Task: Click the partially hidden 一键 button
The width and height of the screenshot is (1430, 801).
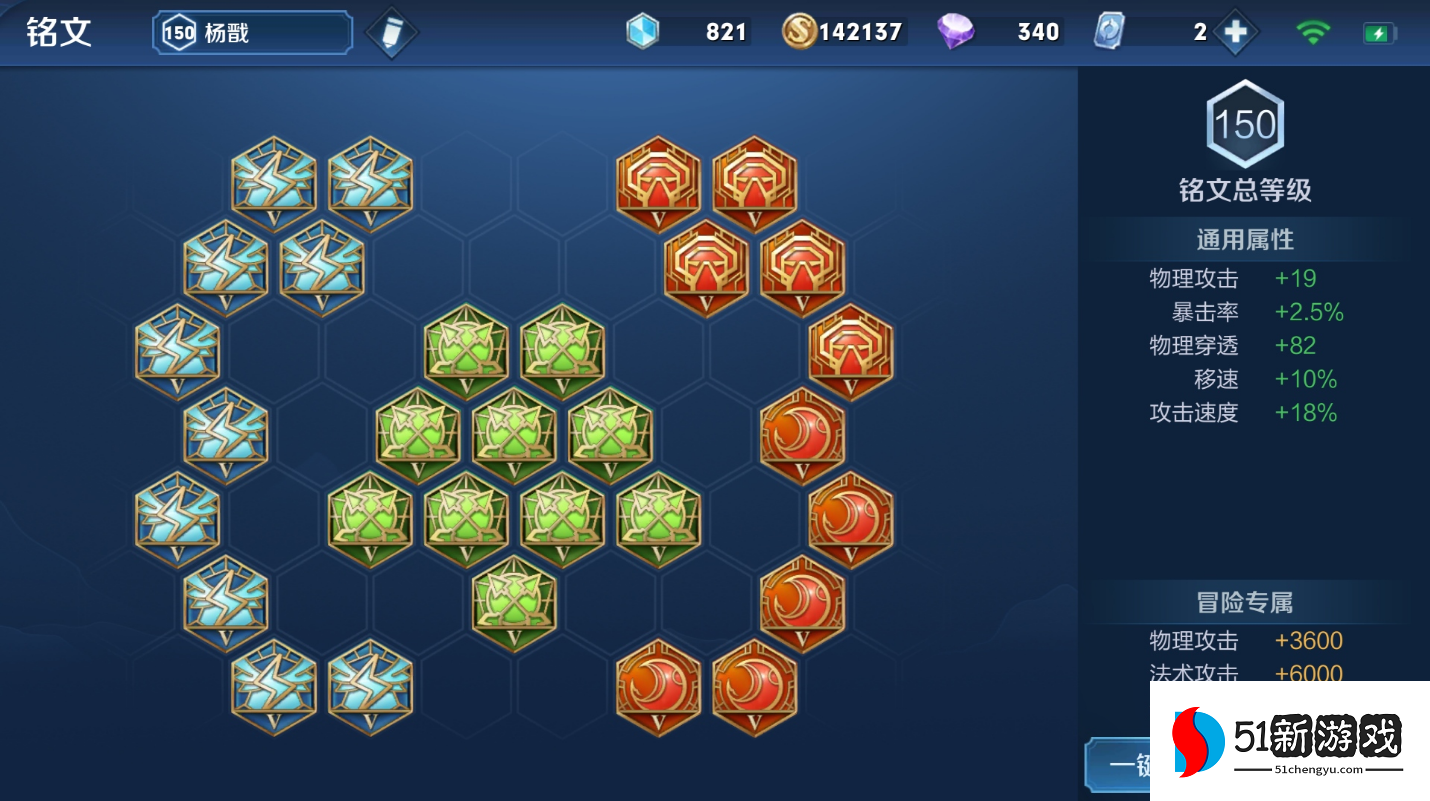Action: click(x=1119, y=766)
